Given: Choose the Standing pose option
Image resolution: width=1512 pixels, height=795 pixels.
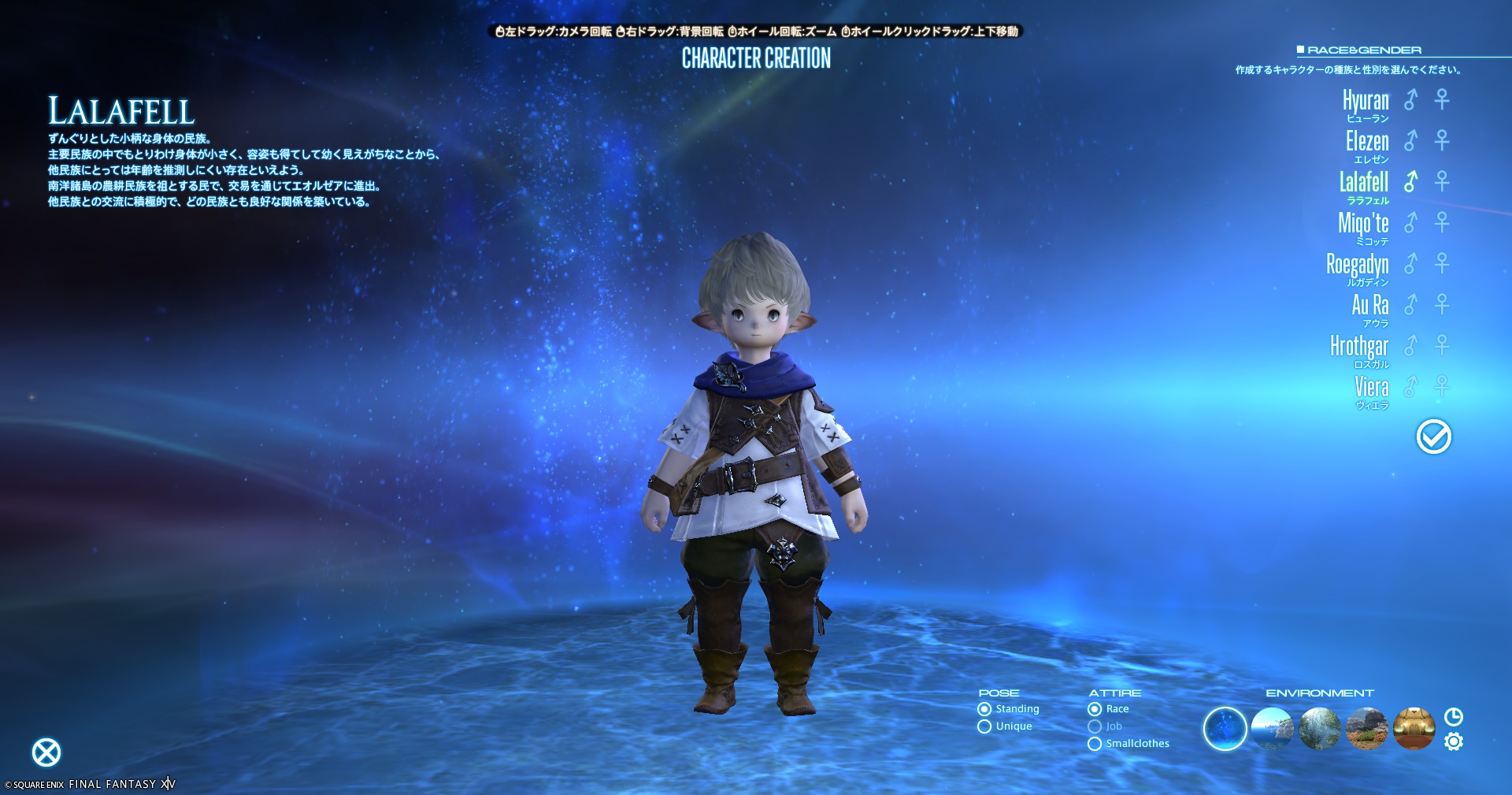Looking at the screenshot, I should [x=984, y=709].
